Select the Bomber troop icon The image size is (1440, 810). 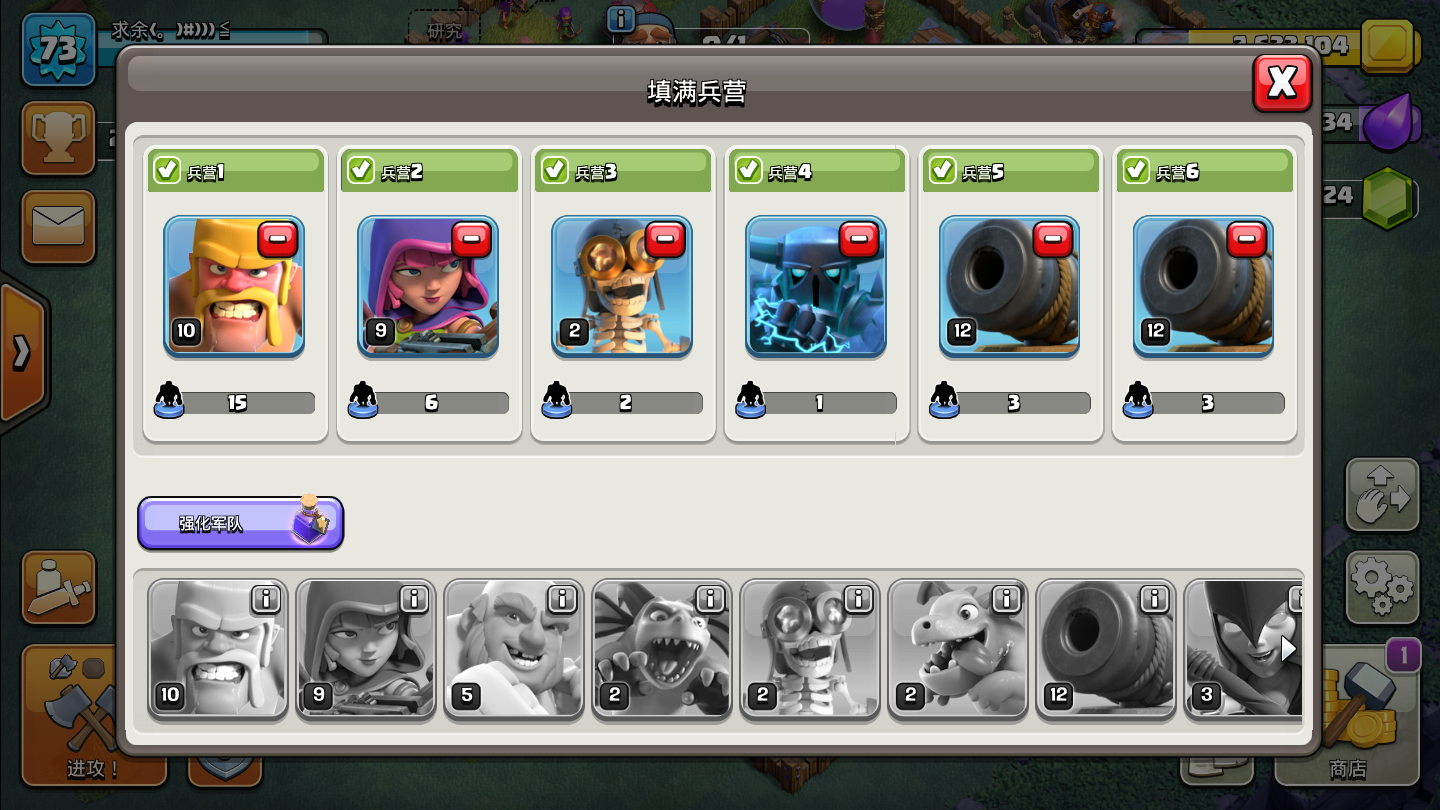(810, 649)
